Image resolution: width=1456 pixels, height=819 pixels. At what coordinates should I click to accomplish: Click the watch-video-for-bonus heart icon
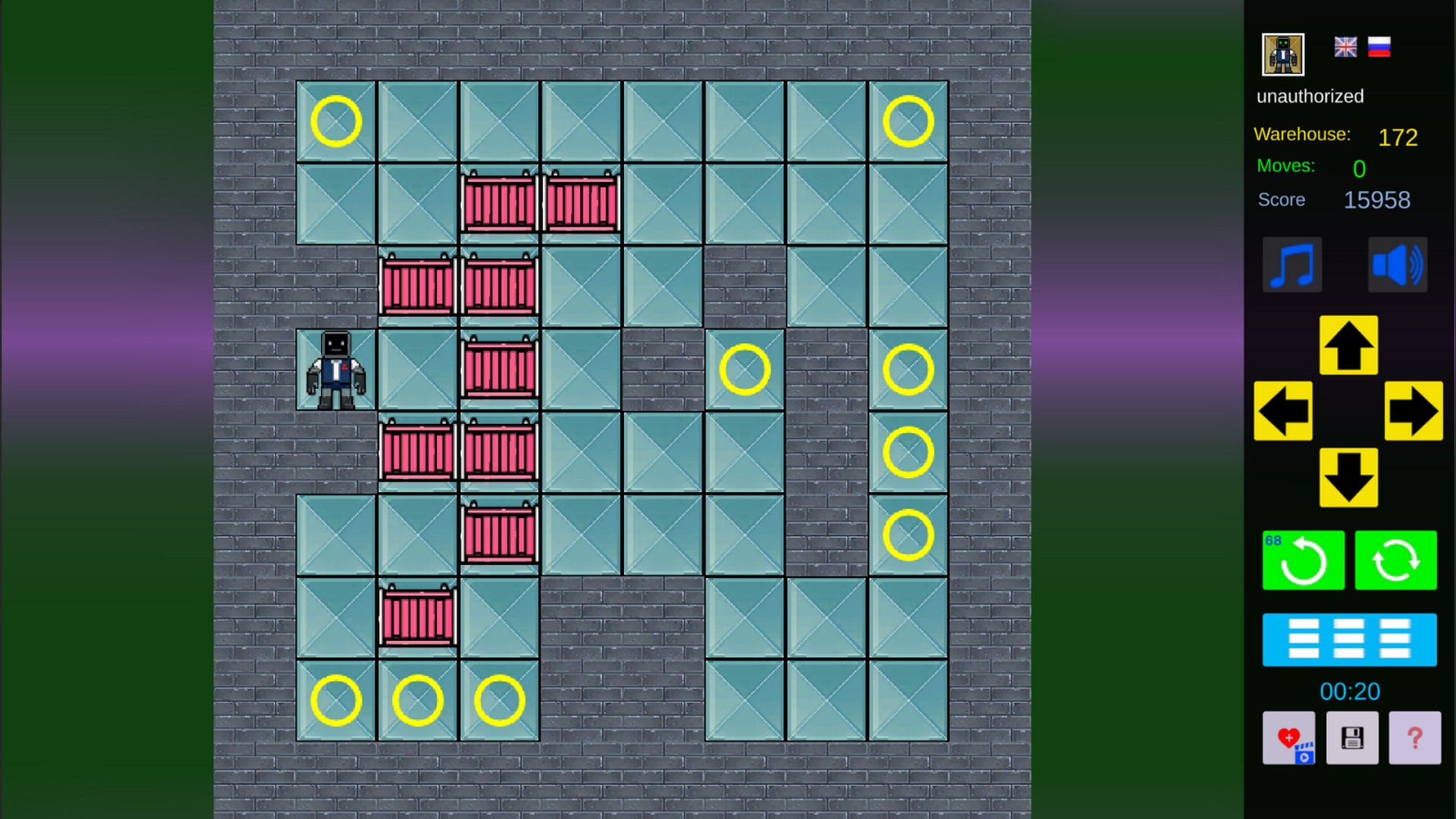1288,738
